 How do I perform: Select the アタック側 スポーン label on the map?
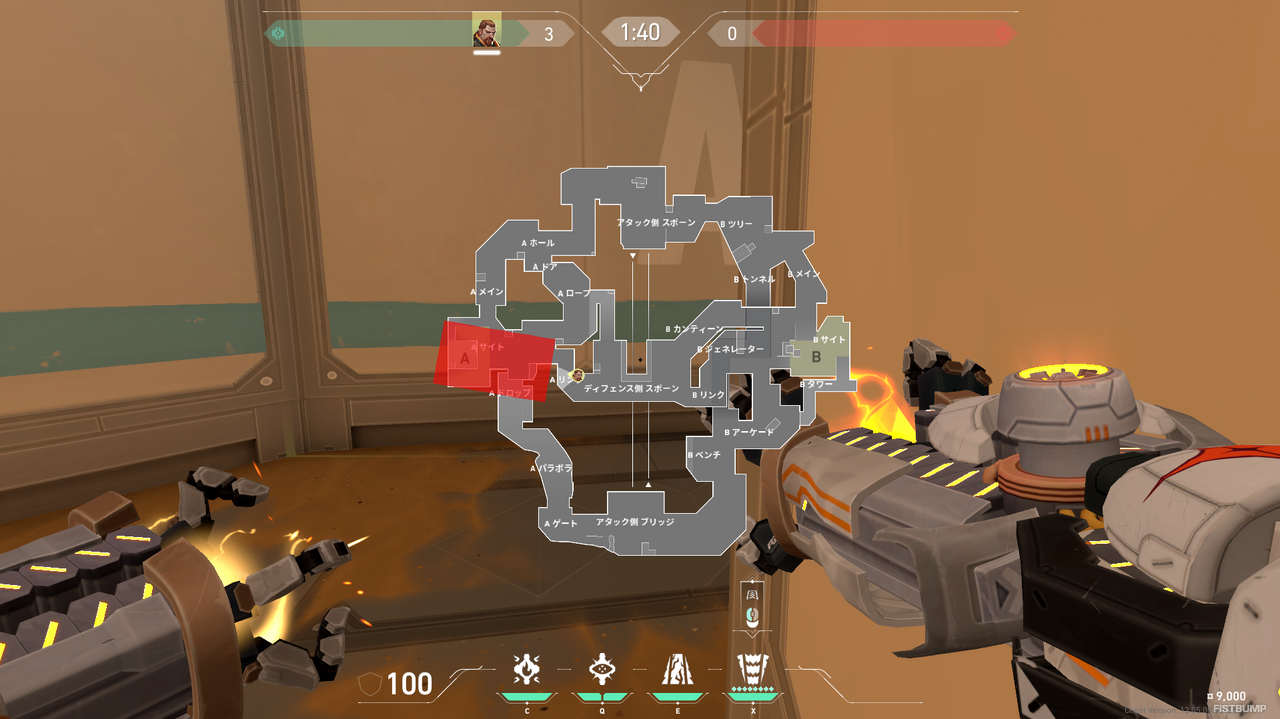point(655,222)
